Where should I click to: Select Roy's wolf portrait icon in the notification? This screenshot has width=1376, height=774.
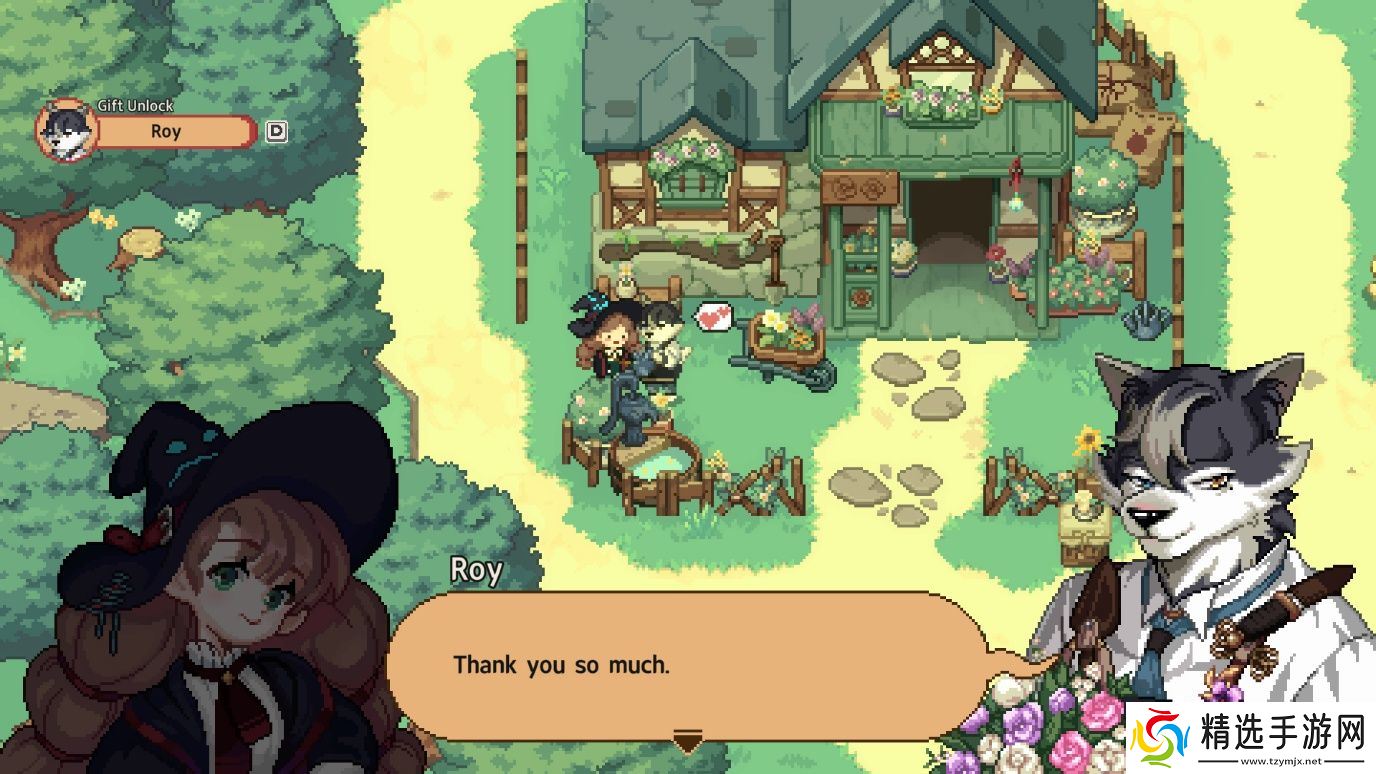coord(66,131)
